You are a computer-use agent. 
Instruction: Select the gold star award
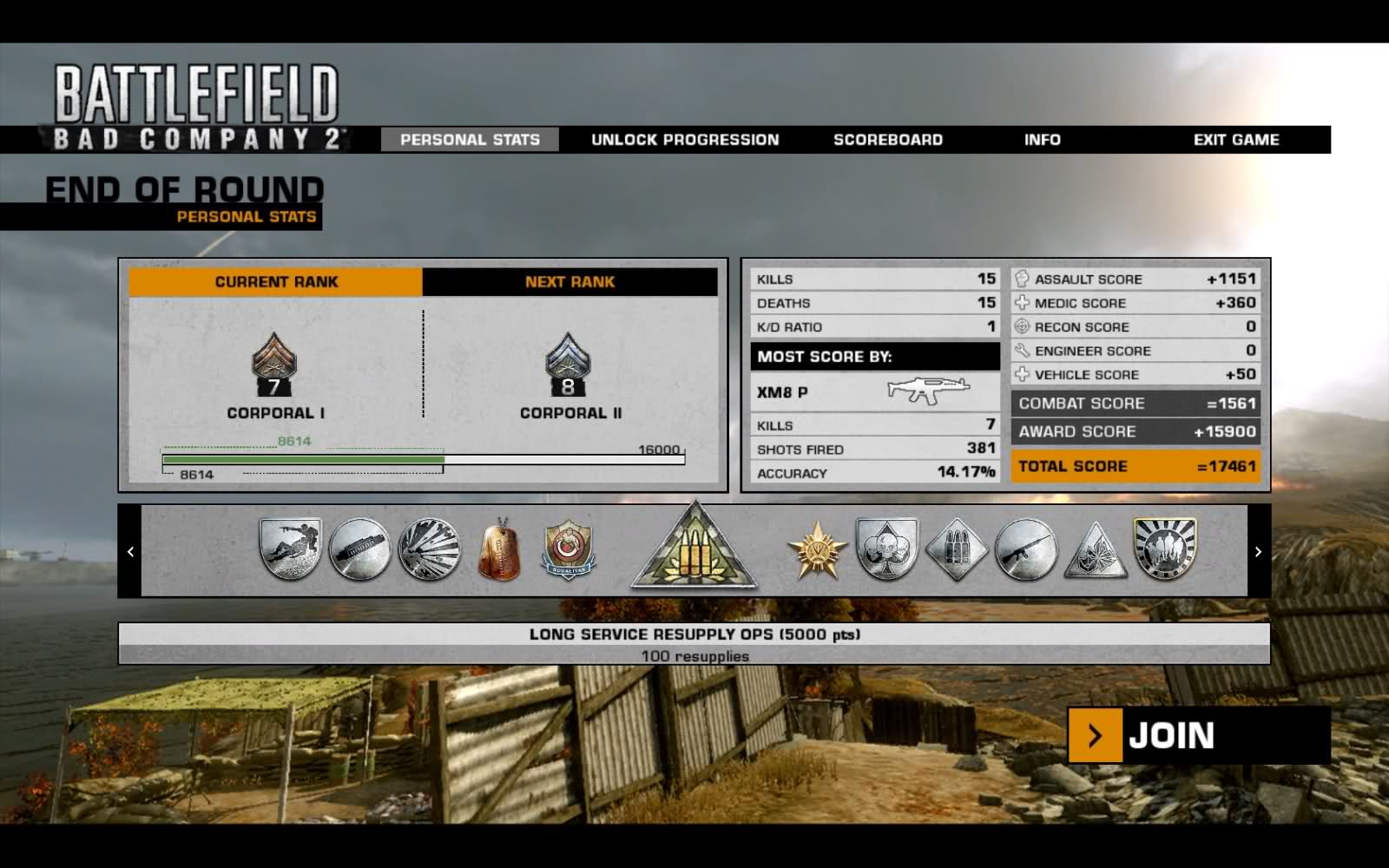[816, 550]
